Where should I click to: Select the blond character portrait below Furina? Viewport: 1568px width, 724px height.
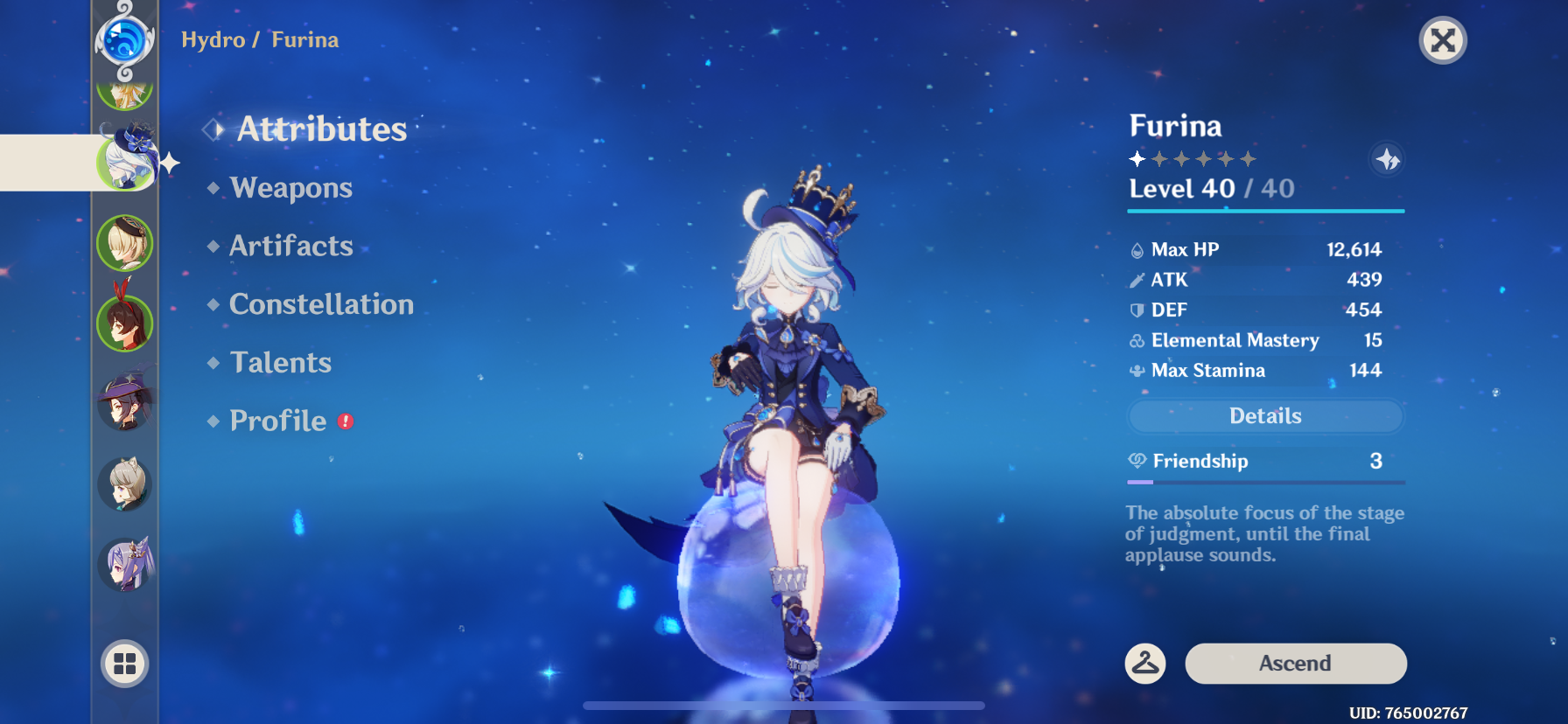tap(124, 243)
